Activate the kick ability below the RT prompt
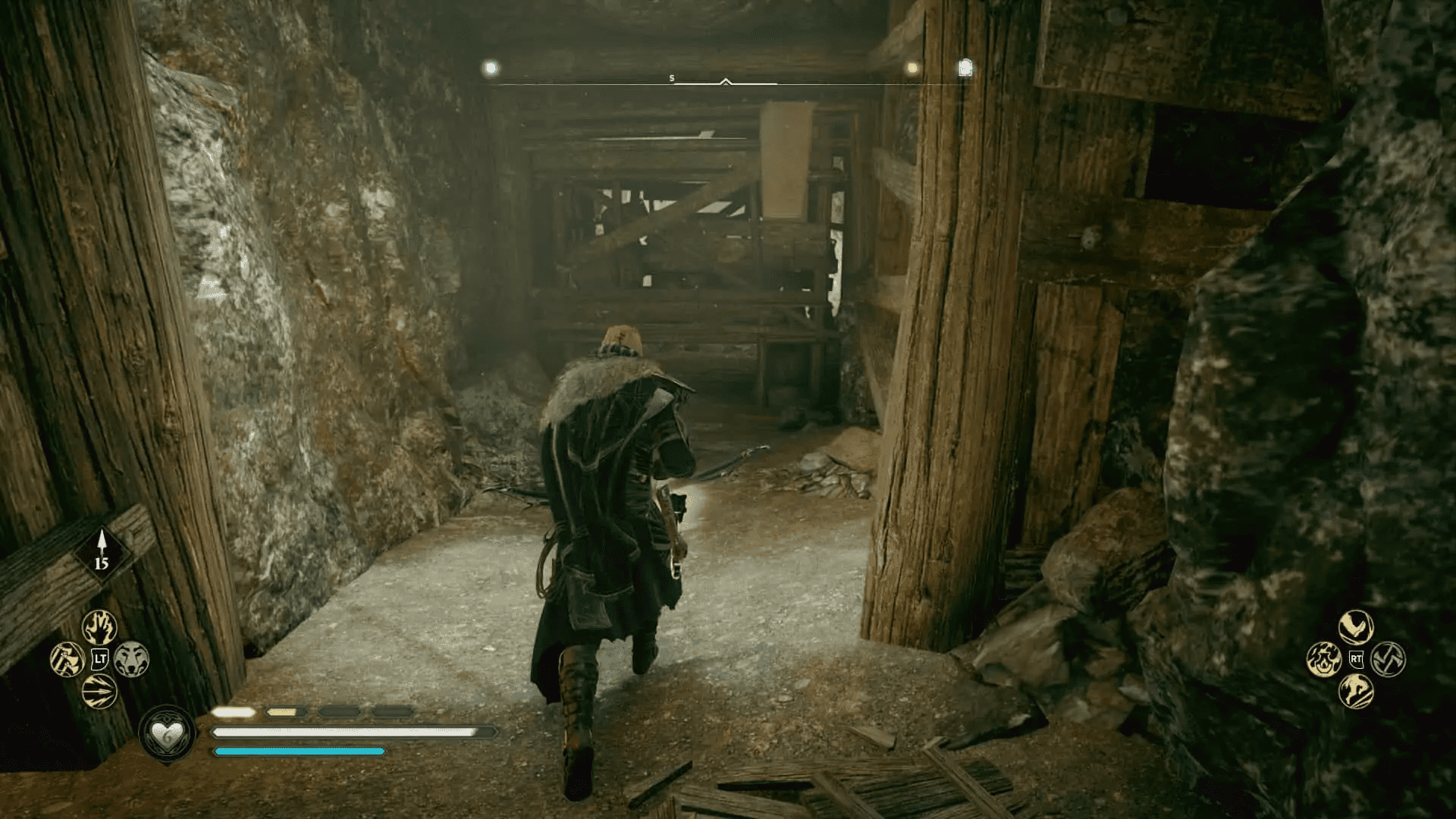Viewport: 1456px width, 819px height. [x=1356, y=692]
